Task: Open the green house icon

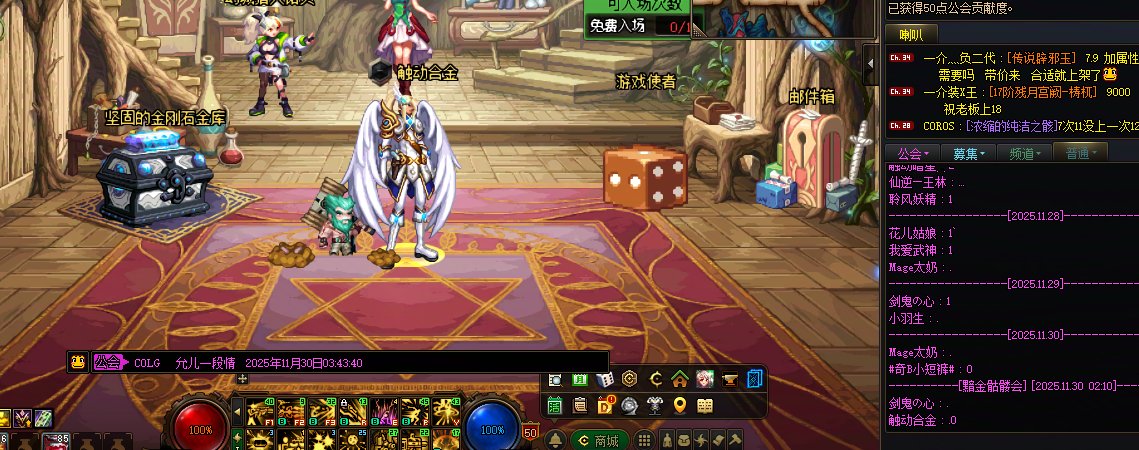Action: [680, 379]
